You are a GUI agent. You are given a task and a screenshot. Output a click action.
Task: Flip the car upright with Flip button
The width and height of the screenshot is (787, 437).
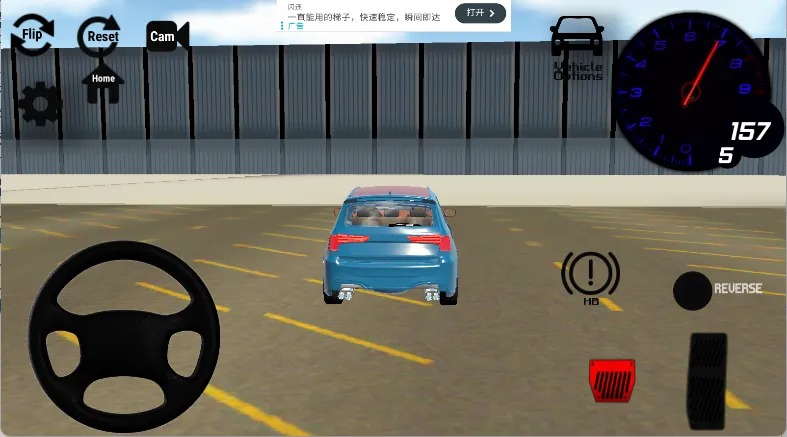point(32,35)
